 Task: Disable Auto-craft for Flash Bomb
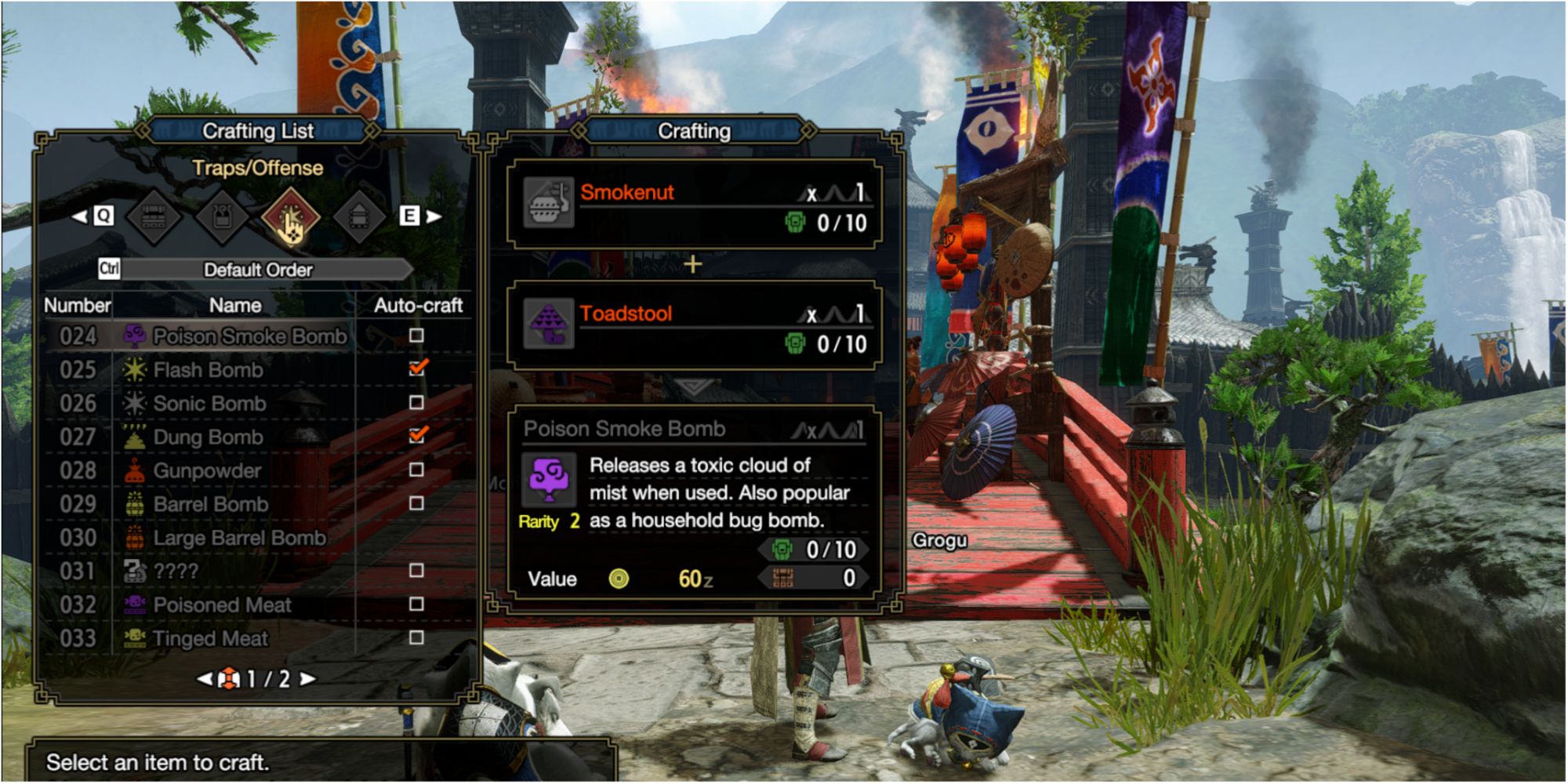click(x=415, y=370)
